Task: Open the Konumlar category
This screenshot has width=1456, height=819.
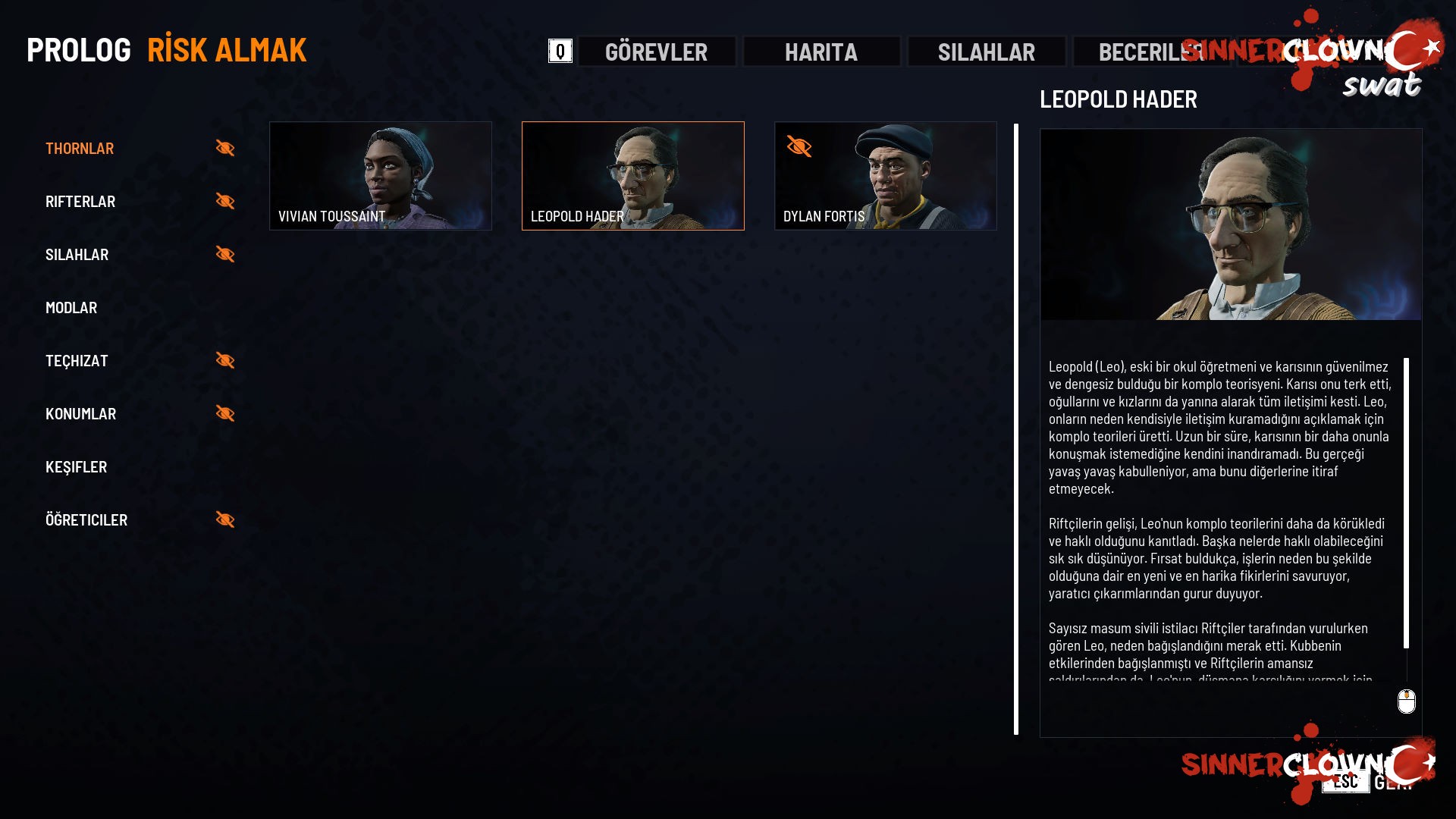Action: click(81, 414)
